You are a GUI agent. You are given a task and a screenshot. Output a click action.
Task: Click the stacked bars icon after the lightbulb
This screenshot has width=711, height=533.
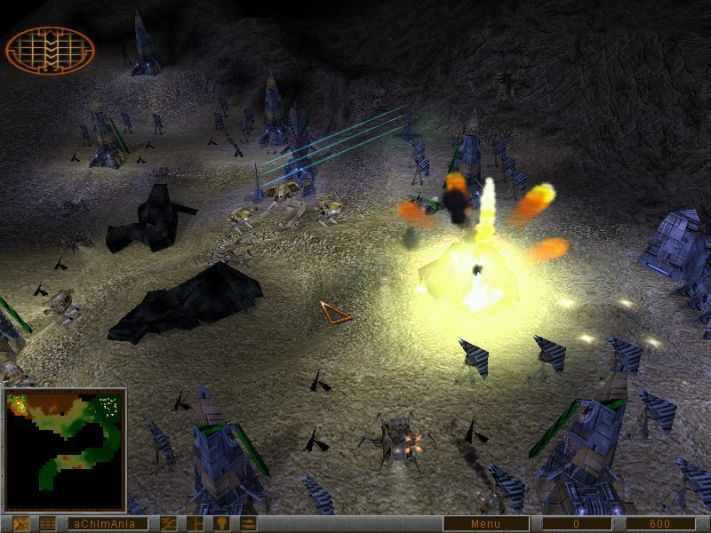[x=247, y=523]
